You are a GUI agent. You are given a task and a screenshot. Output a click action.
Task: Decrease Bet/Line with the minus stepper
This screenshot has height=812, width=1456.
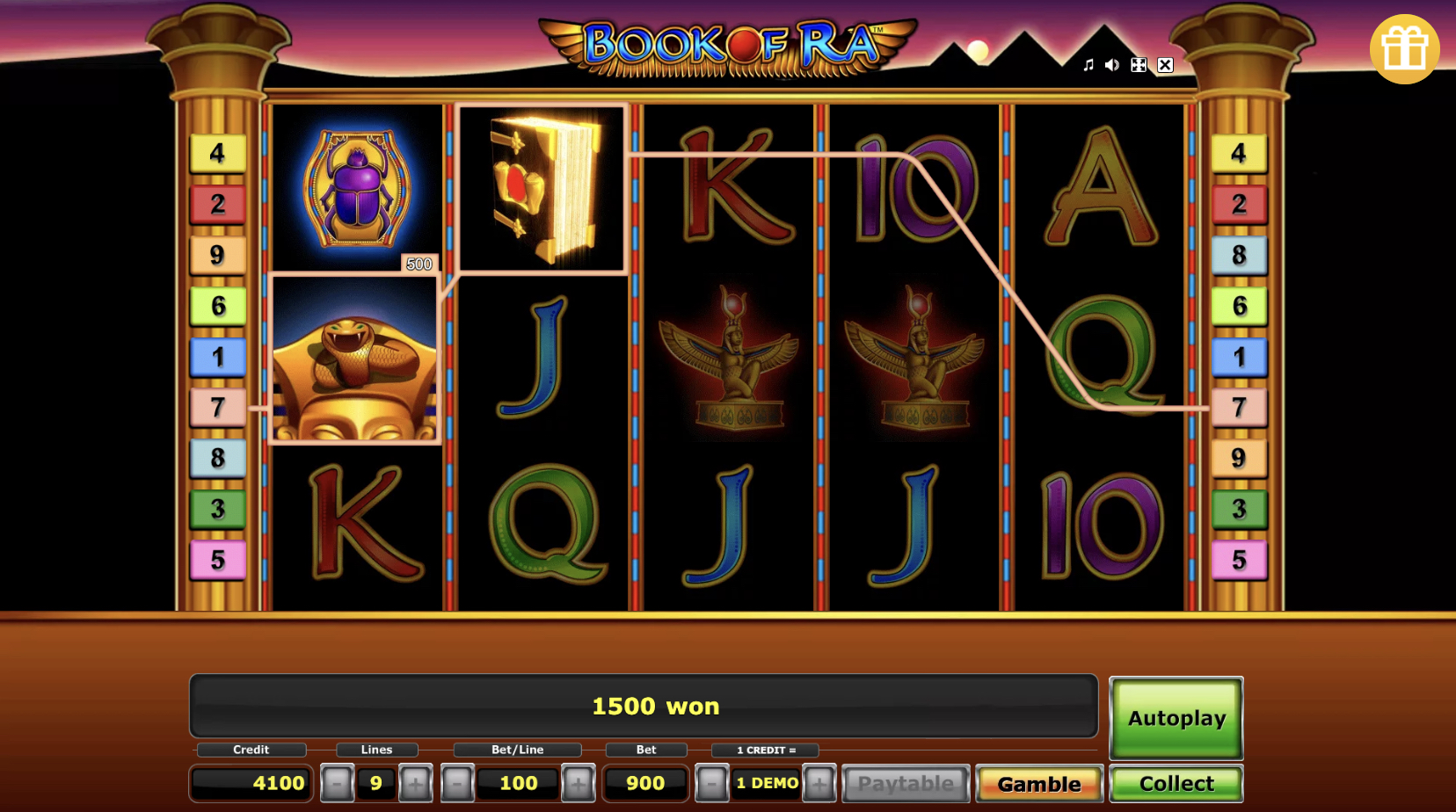(455, 783)
